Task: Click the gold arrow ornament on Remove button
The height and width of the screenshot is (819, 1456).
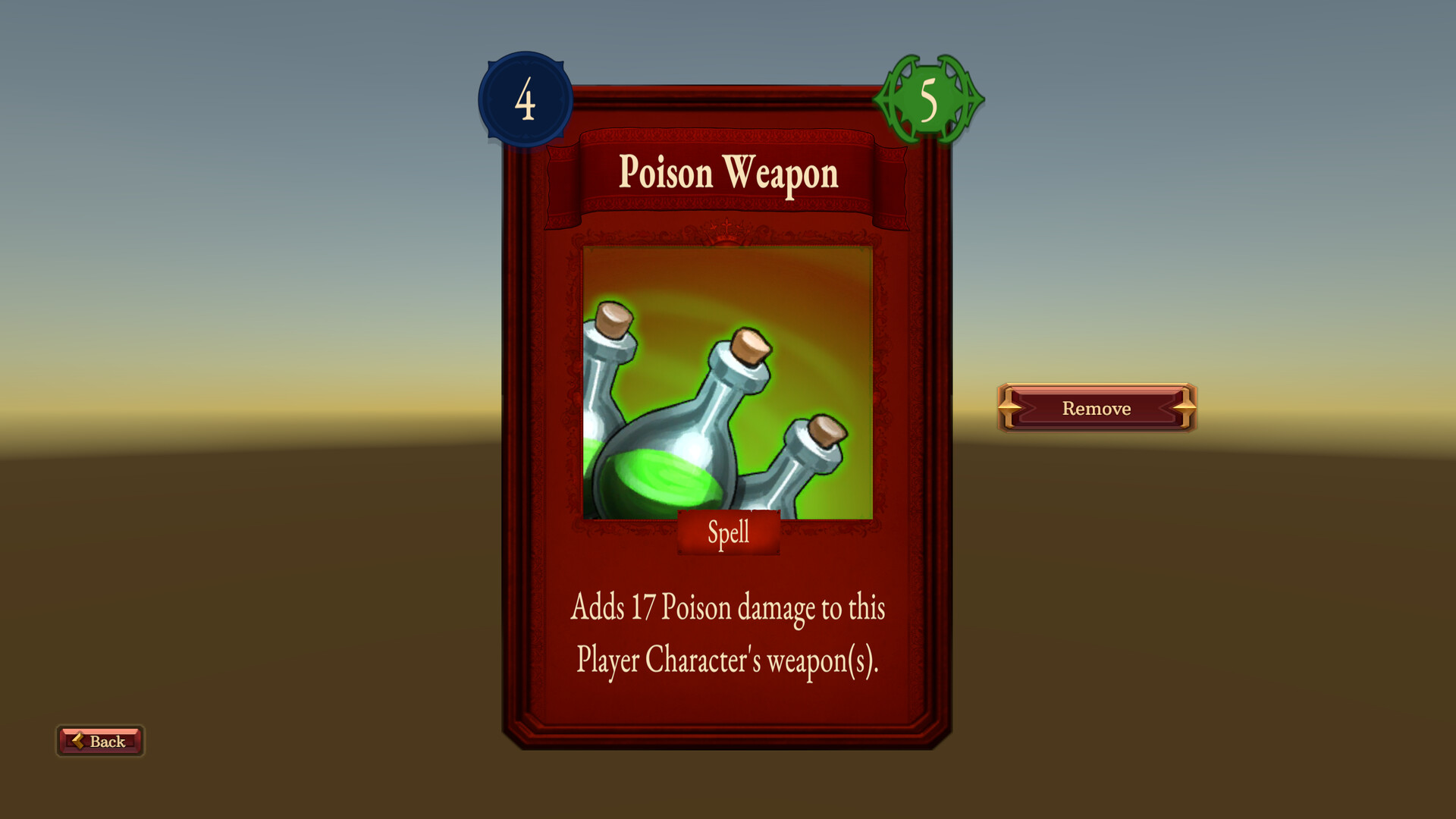Action: [x=1009, y=408]
